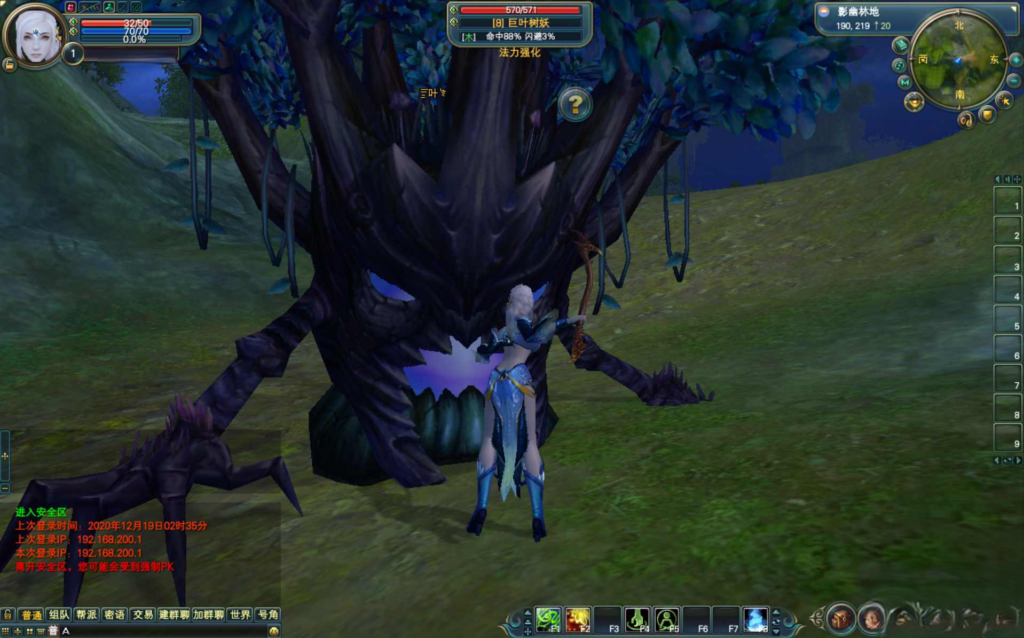Screen dimensions: 1024x638
Task: Open the emoji smiley button in chat
Action: click(275, 631)
